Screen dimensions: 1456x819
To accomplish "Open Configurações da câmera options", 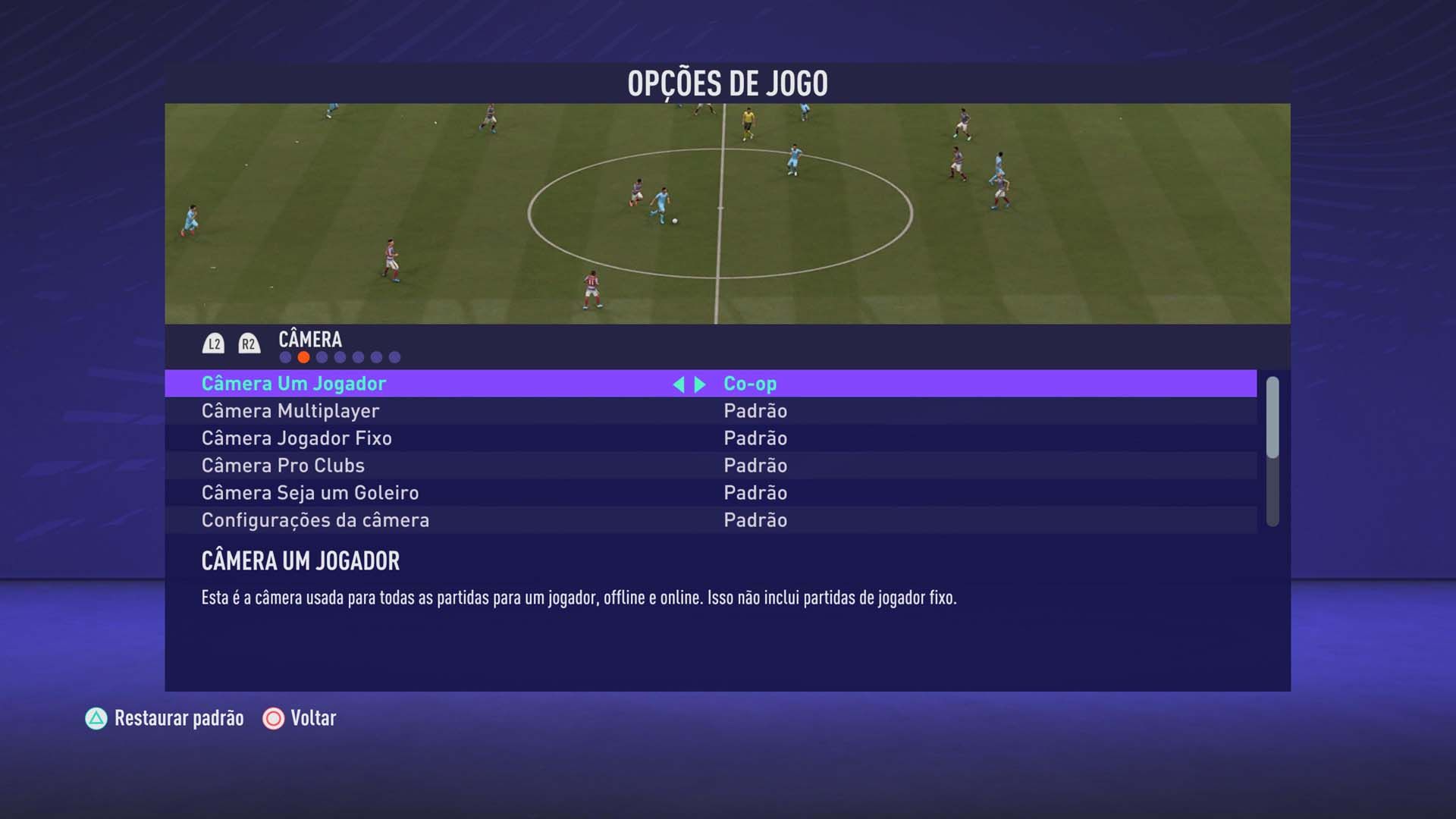I will [x=755, y=520].
